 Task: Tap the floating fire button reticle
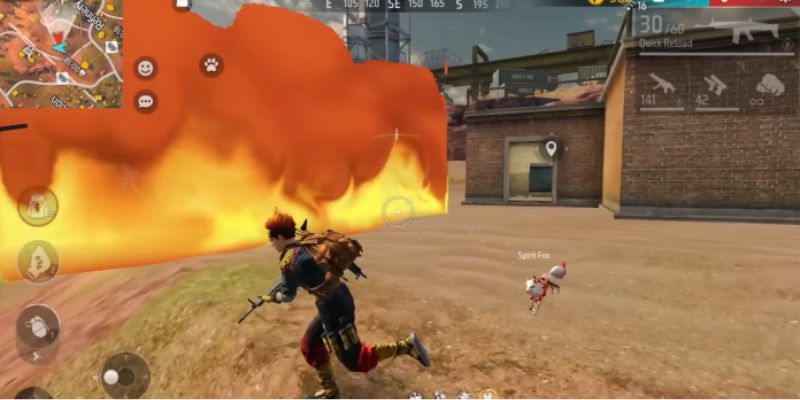(x=398, y=211)
